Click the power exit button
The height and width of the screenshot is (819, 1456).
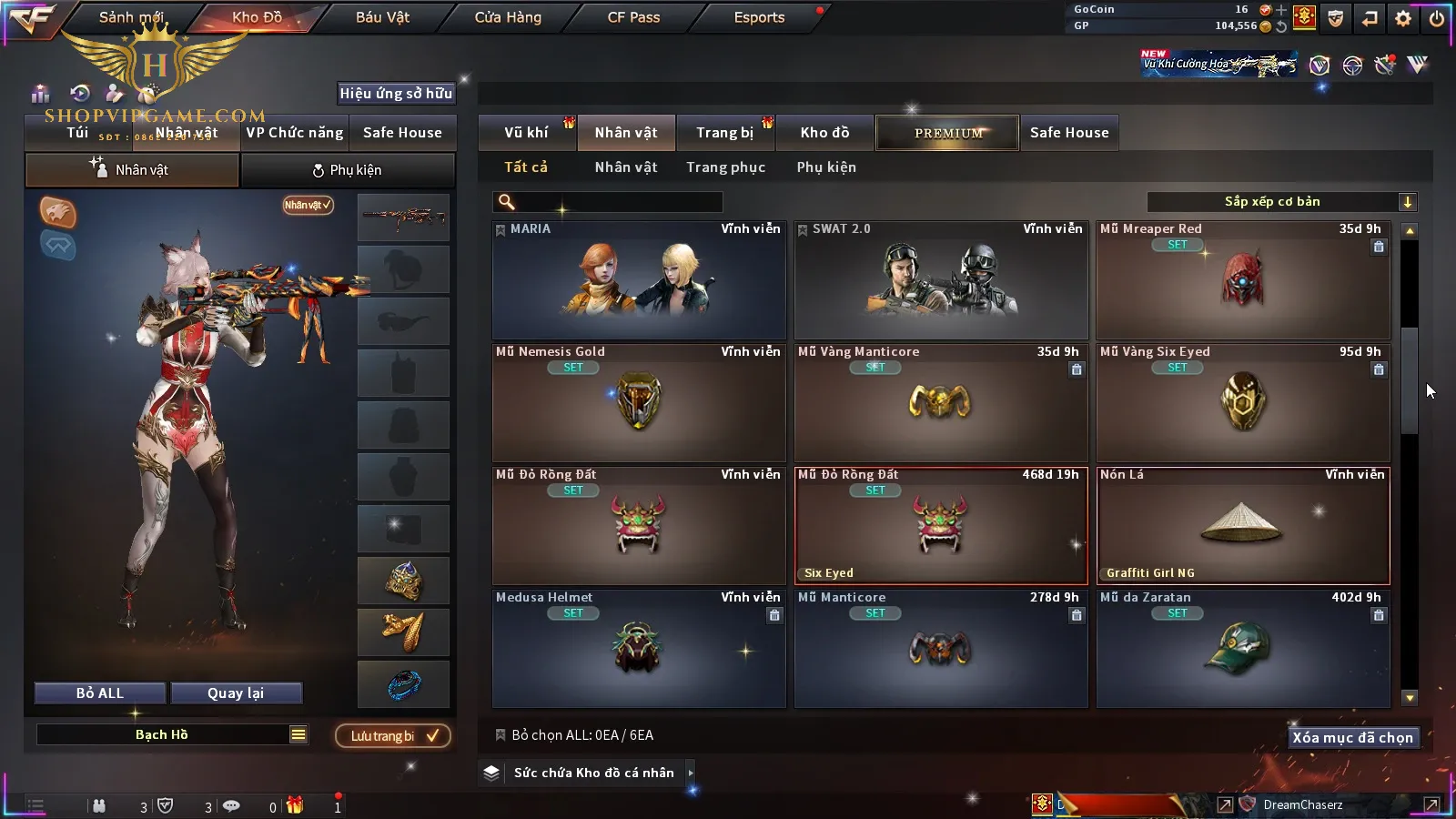pyautogui.click(x=1437, y=18)
